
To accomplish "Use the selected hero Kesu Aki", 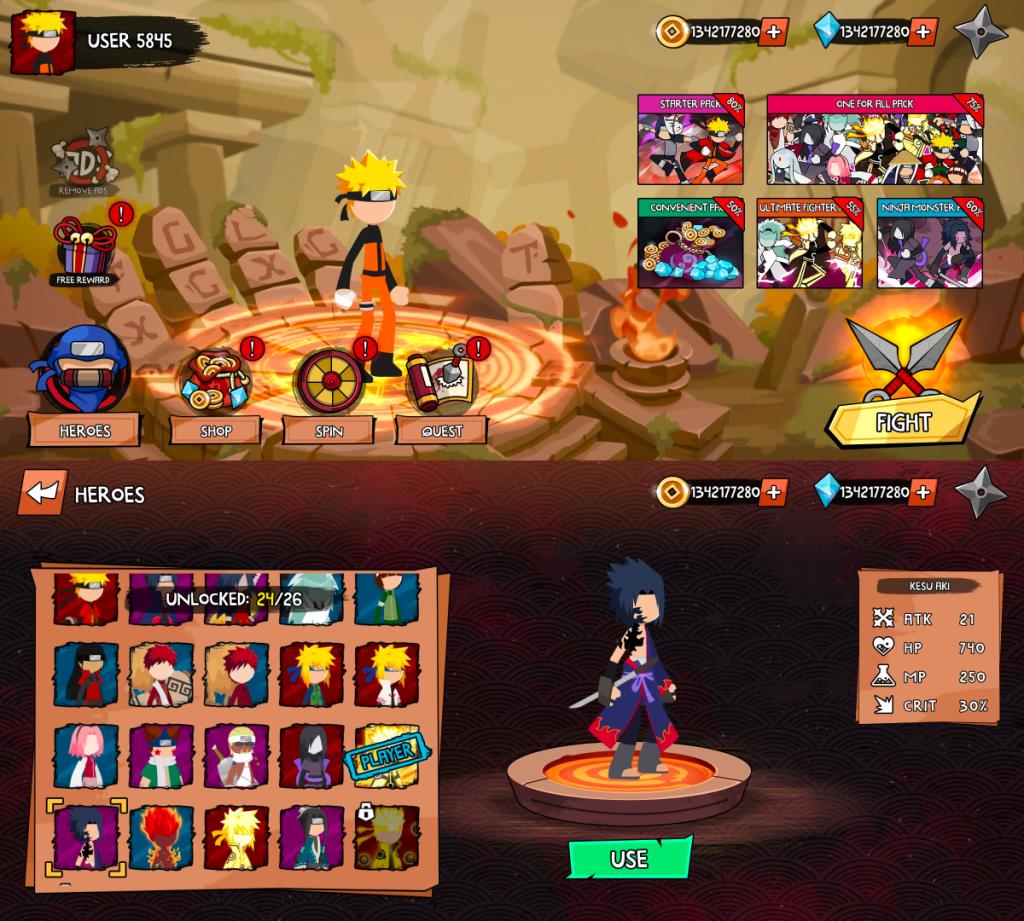I will [629, 859].
